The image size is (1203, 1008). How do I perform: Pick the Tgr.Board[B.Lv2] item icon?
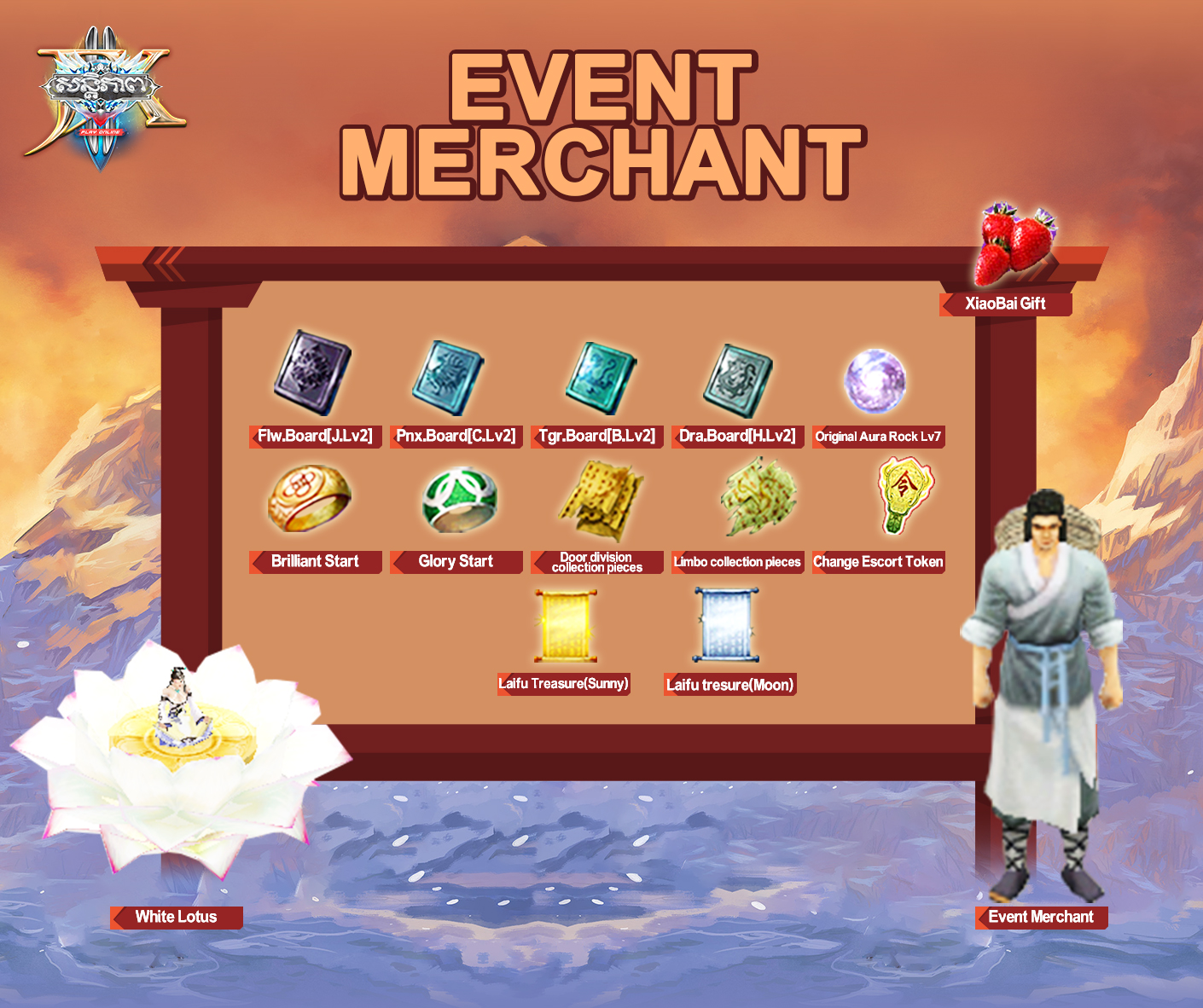[601, 378]
